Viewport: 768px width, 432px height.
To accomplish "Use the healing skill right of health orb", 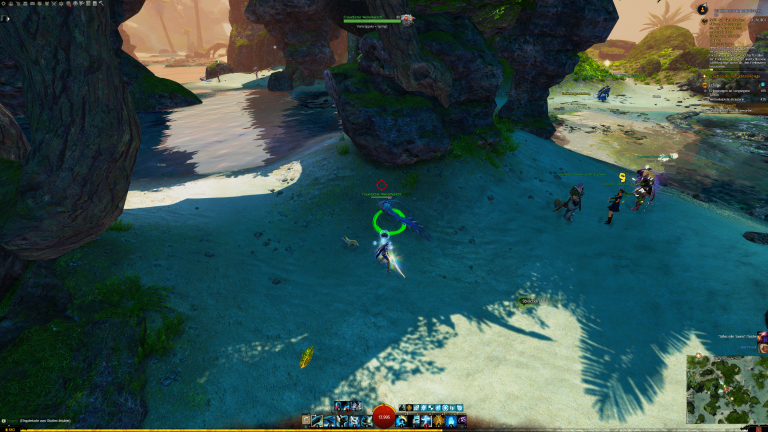I will click(401, 421).
